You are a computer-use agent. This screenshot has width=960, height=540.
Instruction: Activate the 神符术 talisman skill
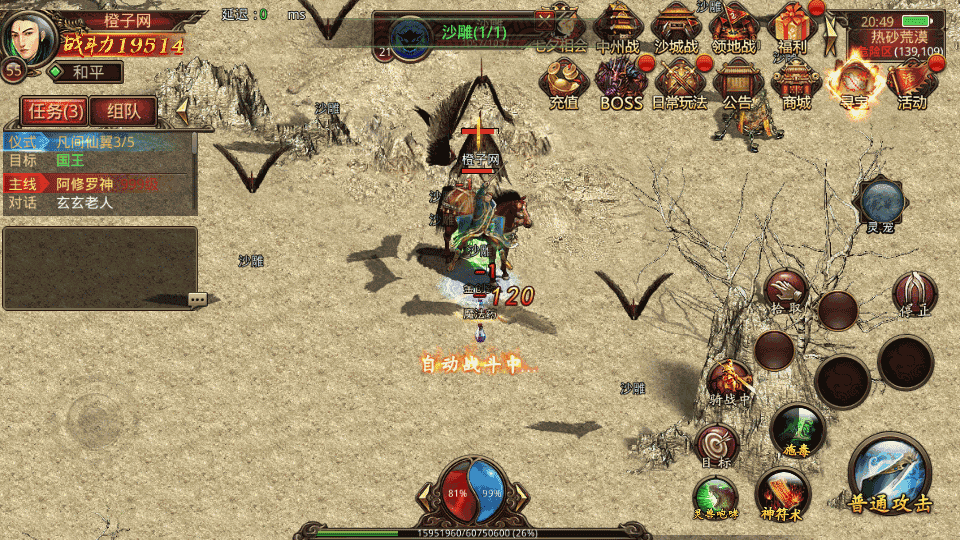[781, 492]
